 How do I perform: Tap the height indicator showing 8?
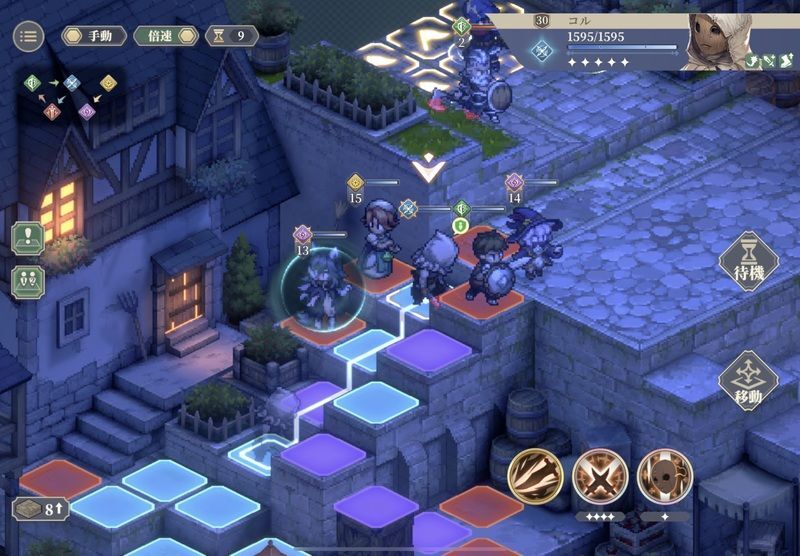40,509
